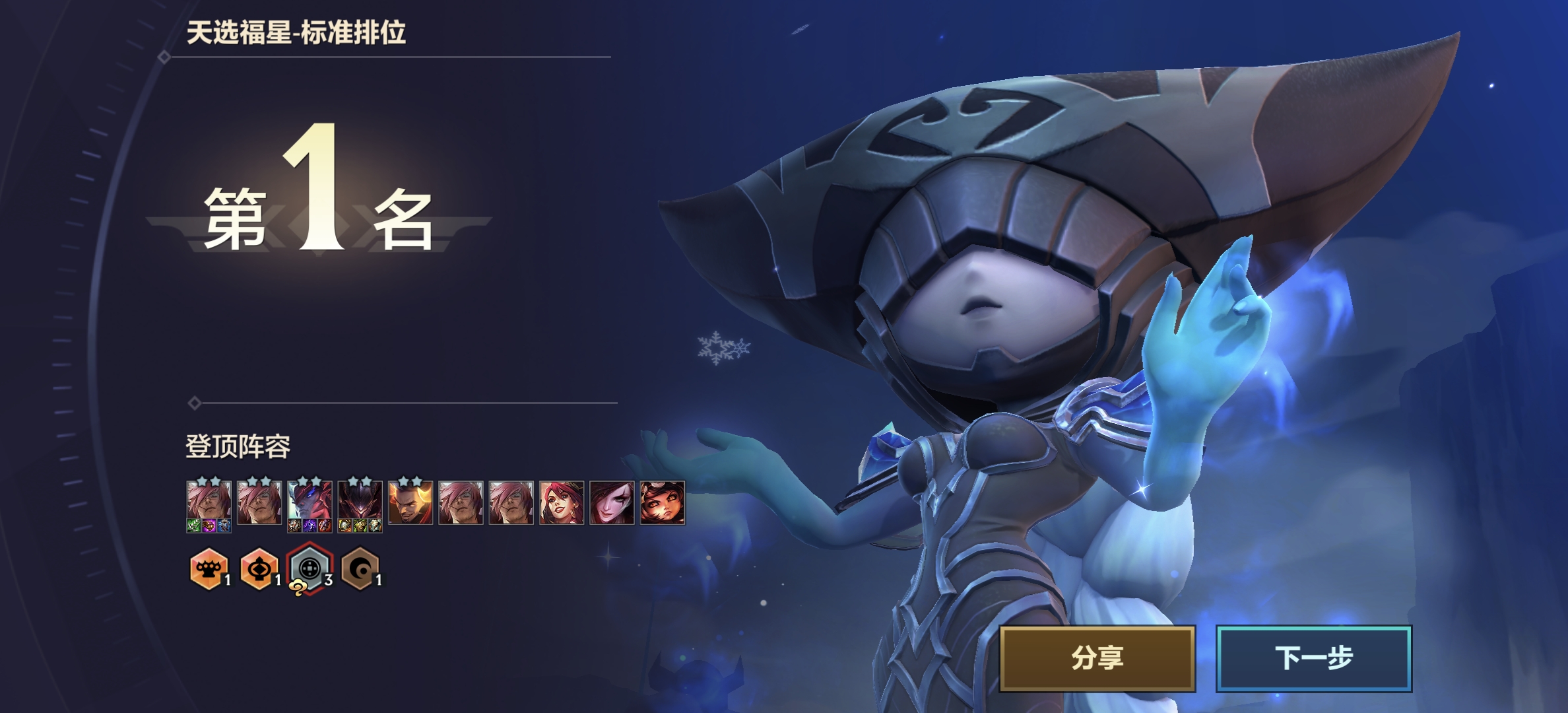
Task: Select the pale purple-faced woman champion portrait
Action: click(612, 502)
